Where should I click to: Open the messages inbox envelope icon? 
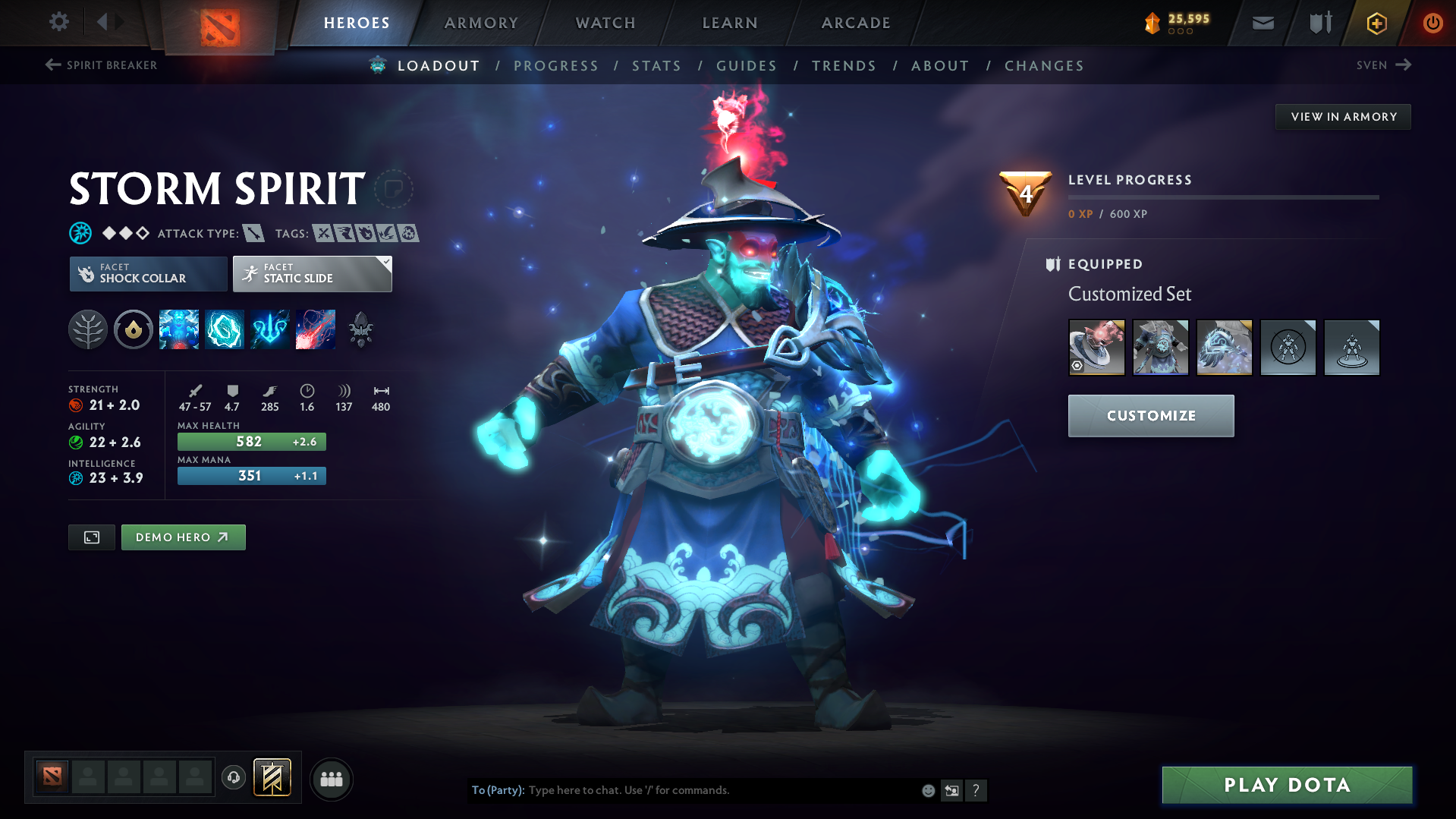point(1262,22)
